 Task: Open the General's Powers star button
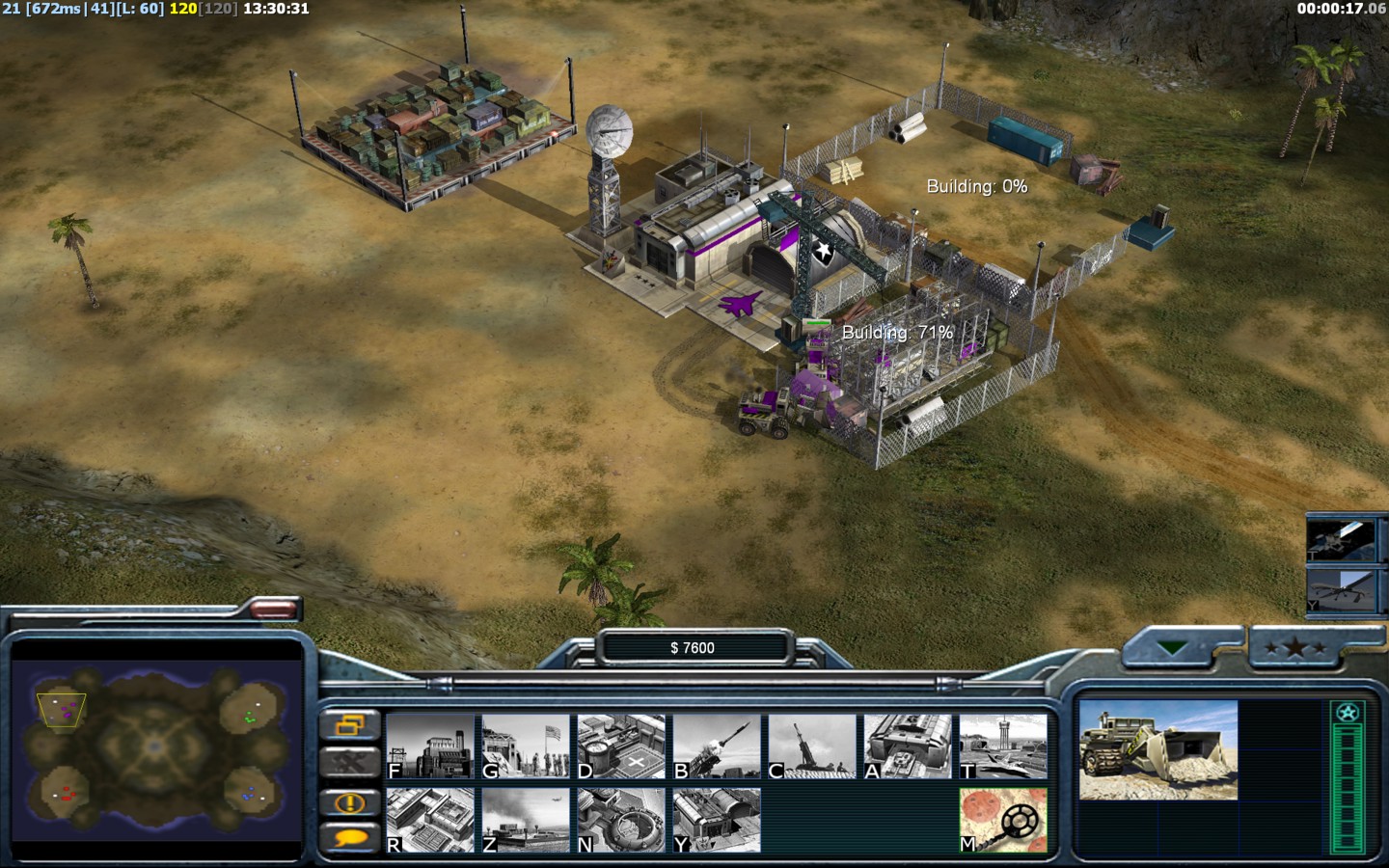[1294, 648]
